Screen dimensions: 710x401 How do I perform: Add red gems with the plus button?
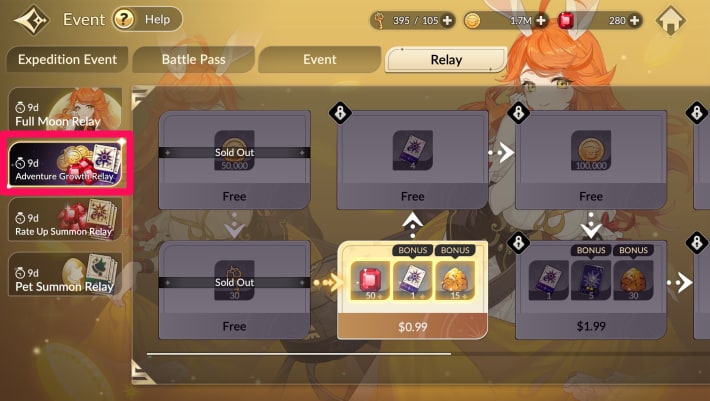coord(635,20)
